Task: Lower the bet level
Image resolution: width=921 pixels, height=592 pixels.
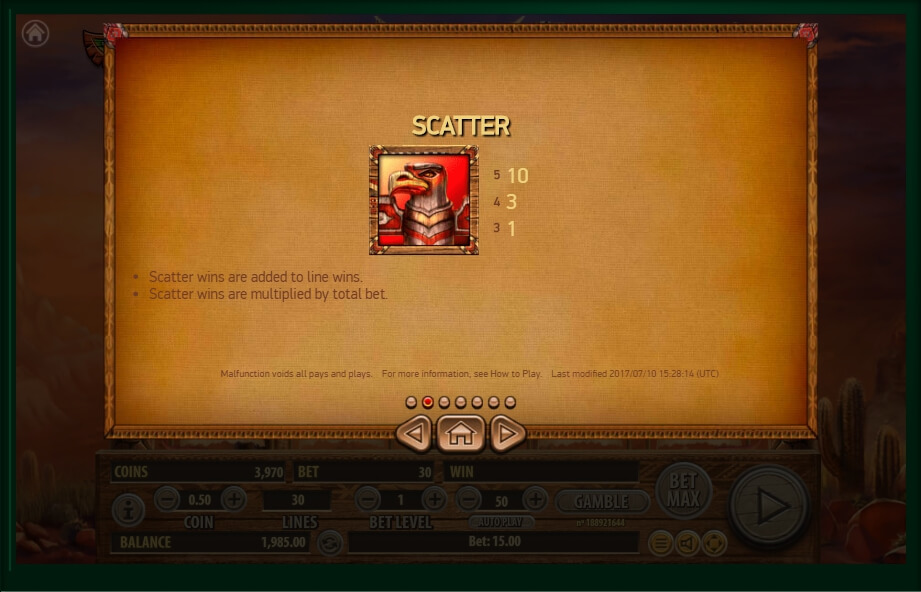Action: 368,499
